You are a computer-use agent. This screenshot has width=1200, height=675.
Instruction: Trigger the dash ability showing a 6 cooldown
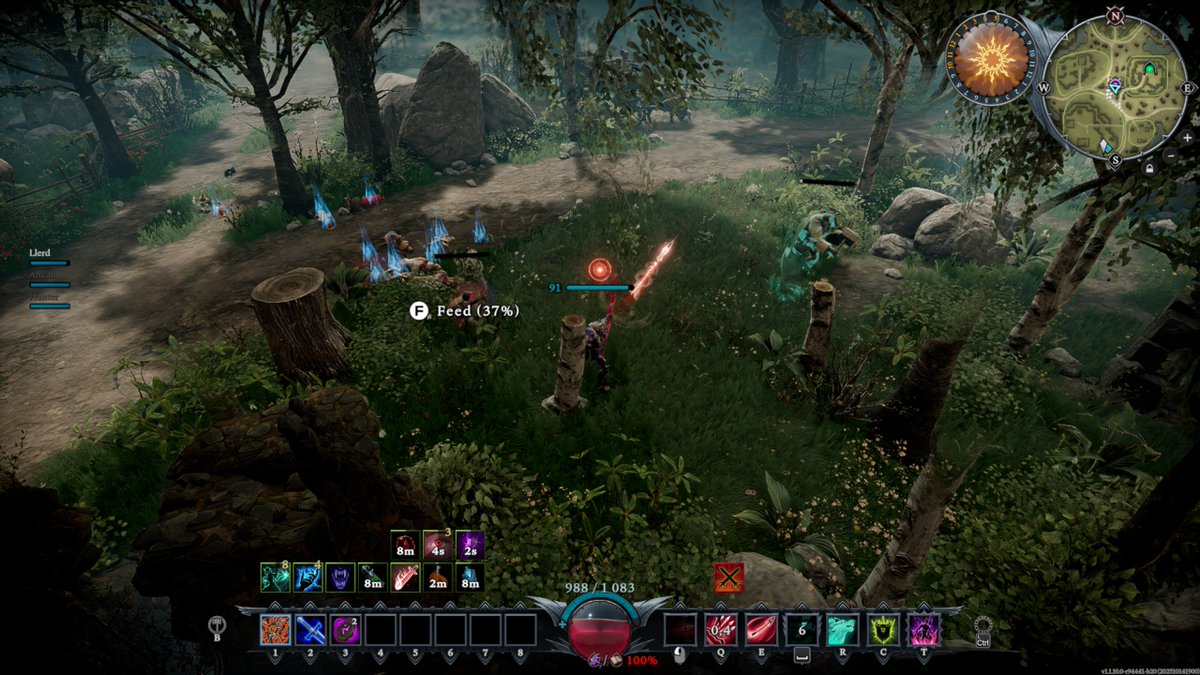coord(802,630)
